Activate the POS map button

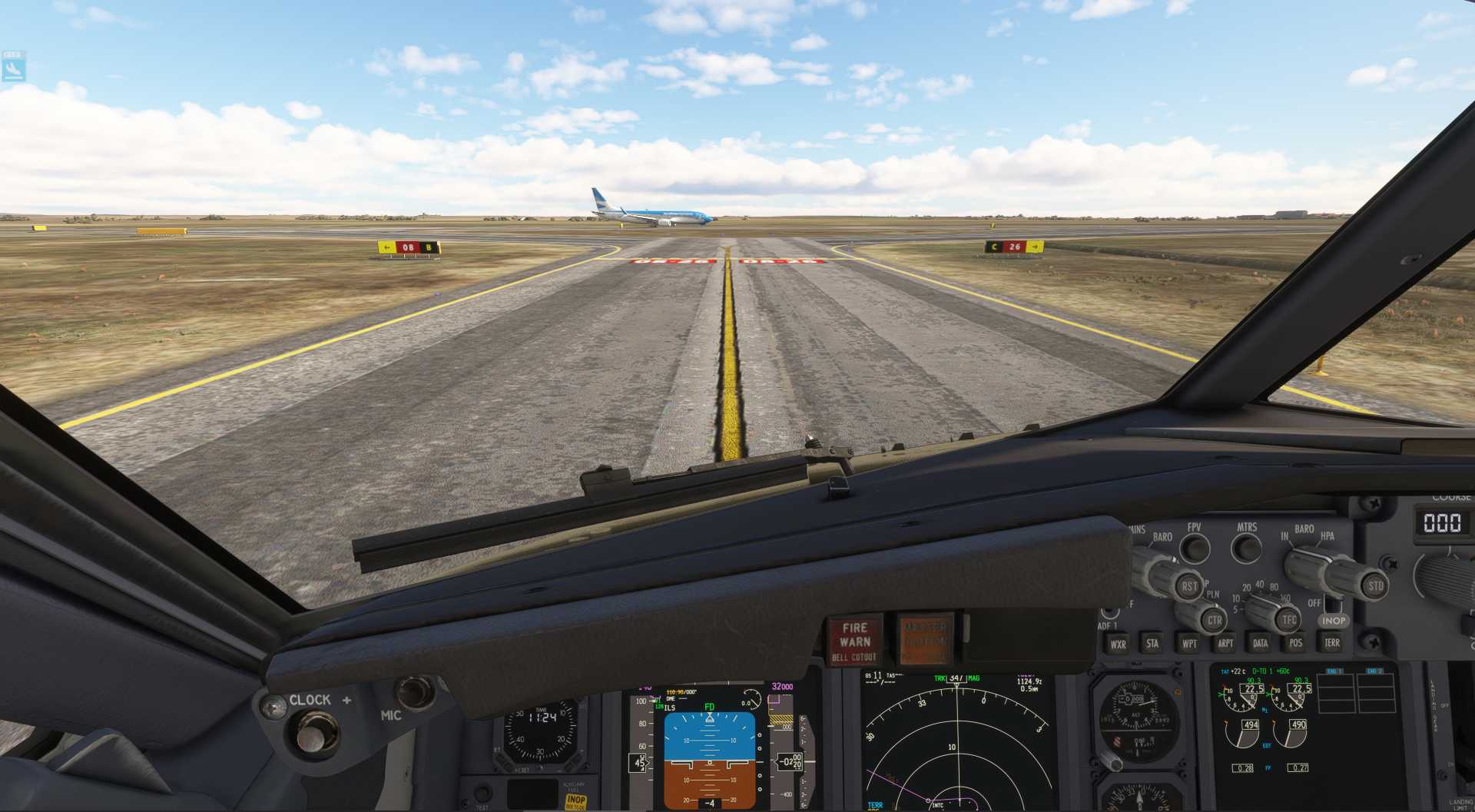coord(1296,644)
